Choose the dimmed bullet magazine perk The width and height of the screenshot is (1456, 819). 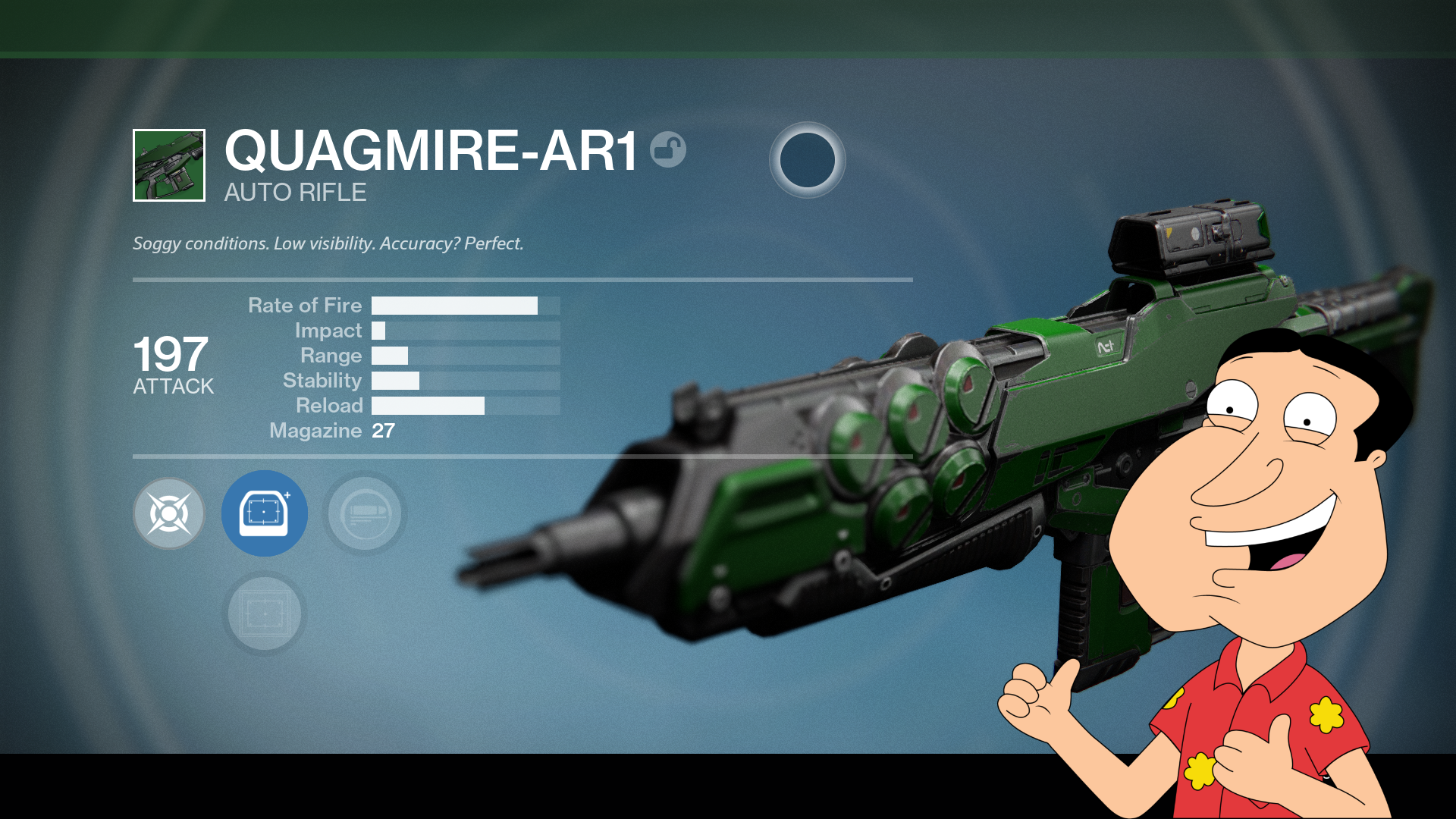(x=365, y=514)
